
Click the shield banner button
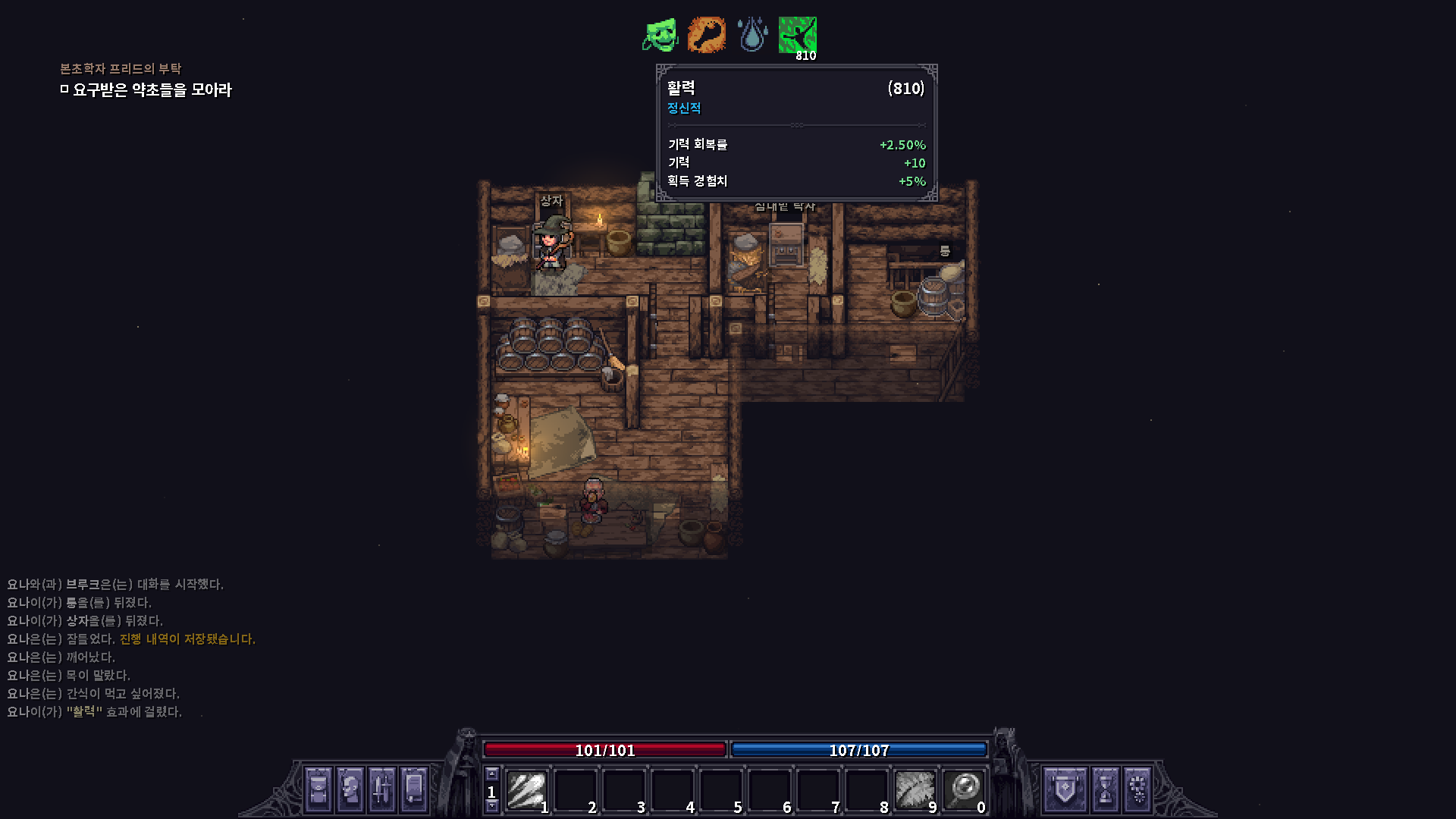(x=1065, y=789)
